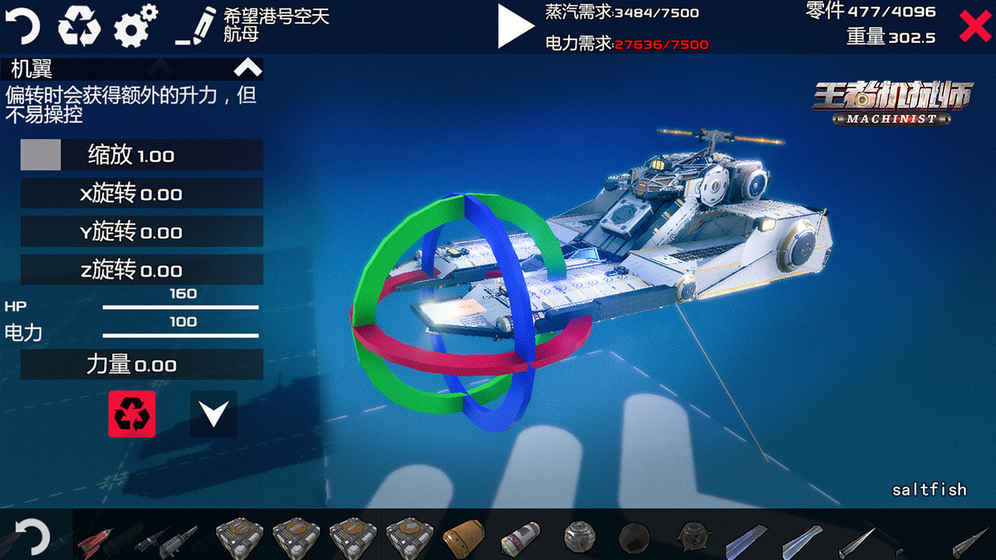This screenshot has height=560, width=996.
Task: Click the undo arrow in the top bar
Action: tap(23, 25)
